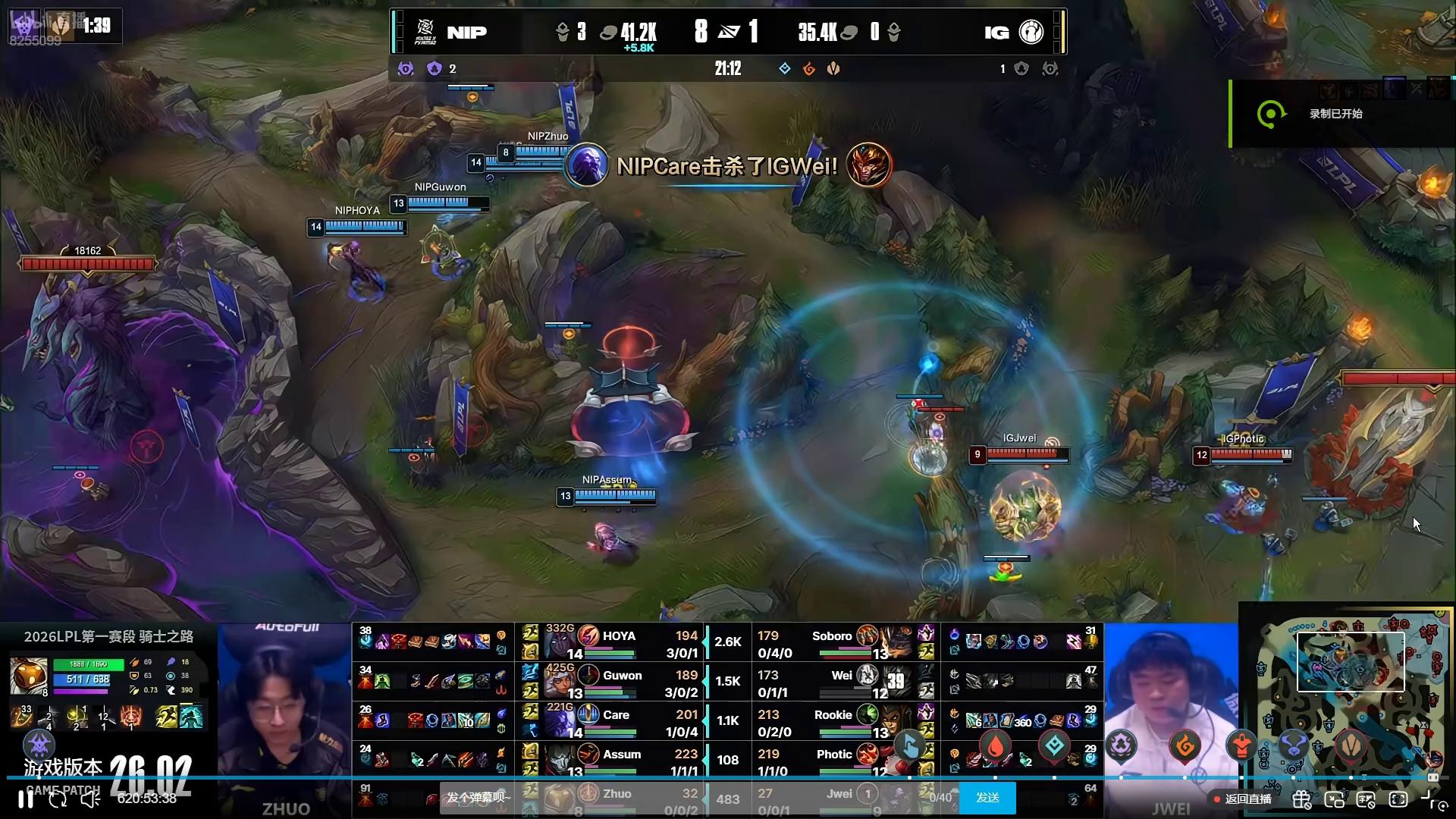Select HOYA's row in the scoreboard
1456x819 pixels.
620,642
